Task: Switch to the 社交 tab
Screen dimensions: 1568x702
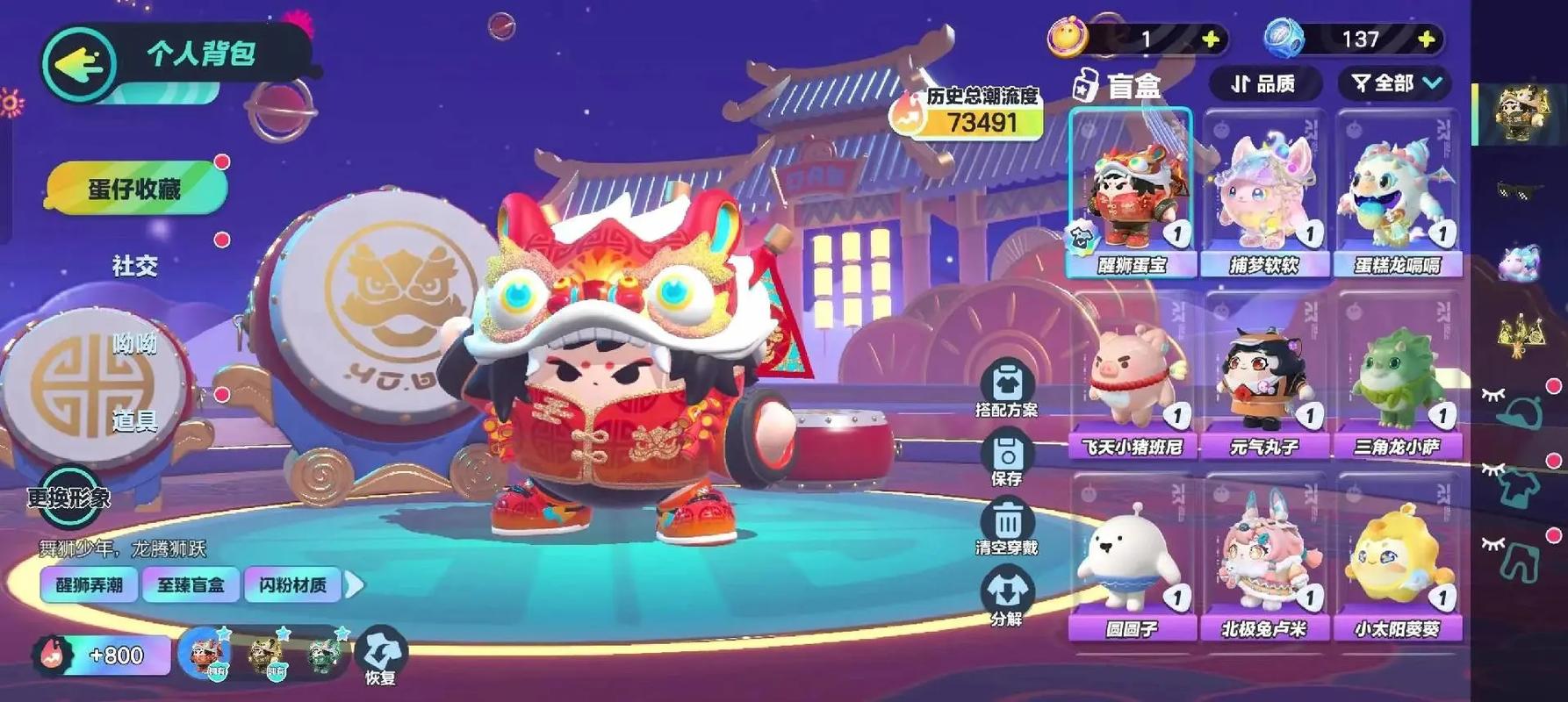Action: [134, 266]
